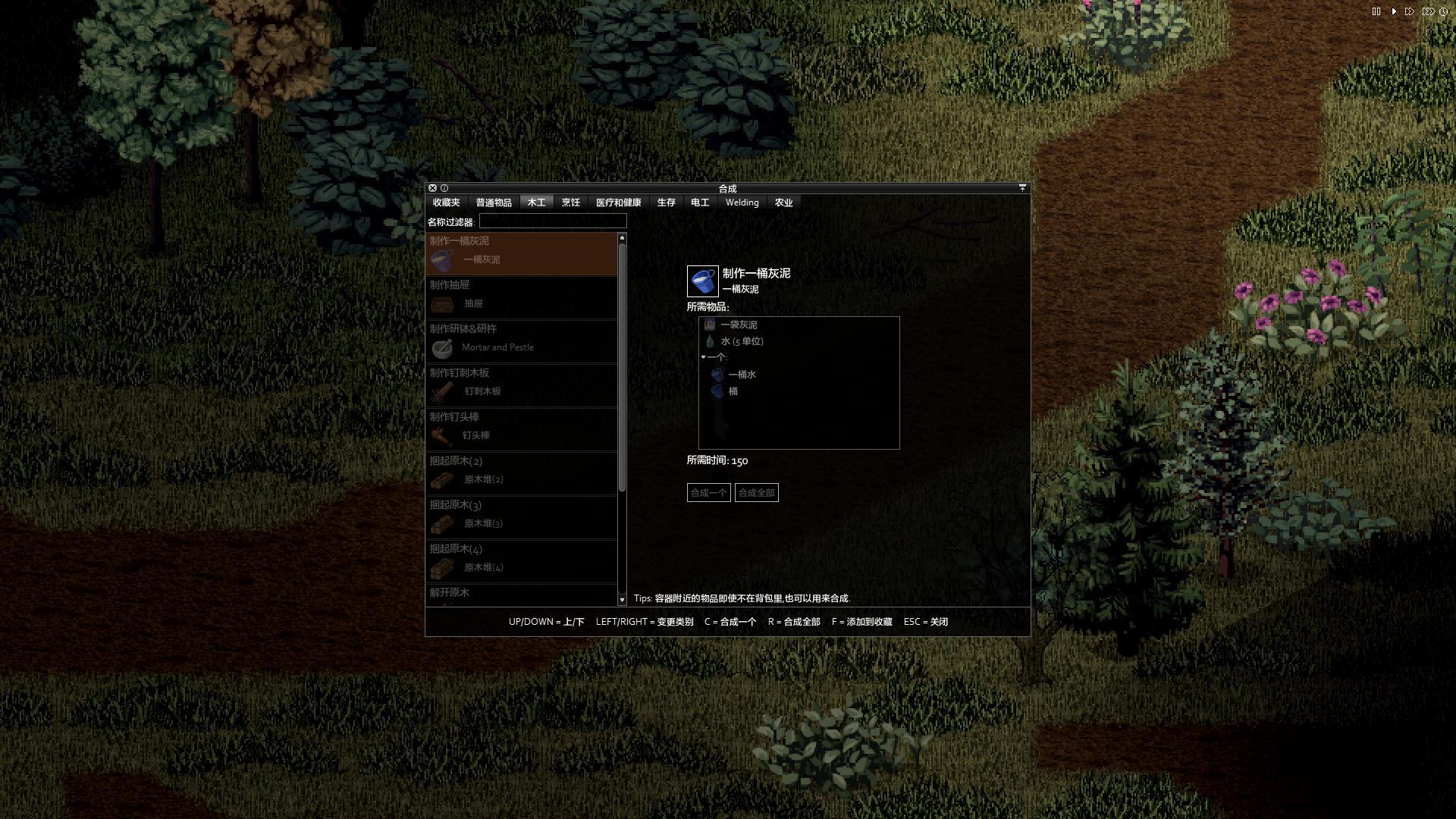
Task: Choose the 电工 tab
Action: coord(700,202)
